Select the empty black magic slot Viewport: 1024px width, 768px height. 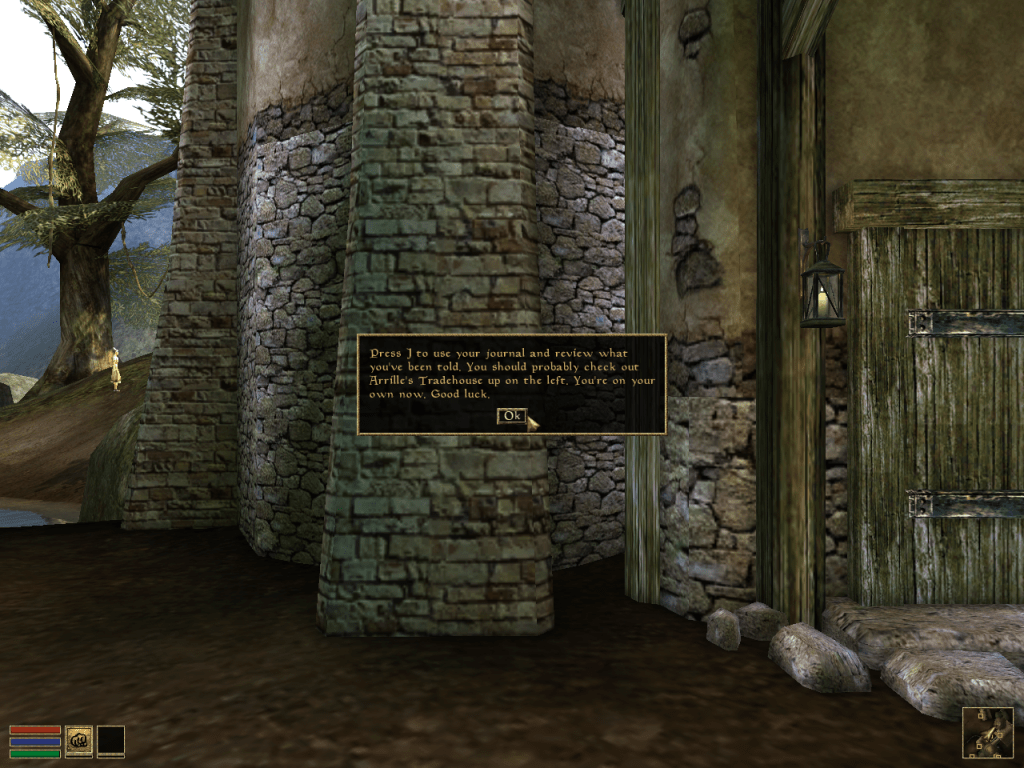tap(111, 740)
